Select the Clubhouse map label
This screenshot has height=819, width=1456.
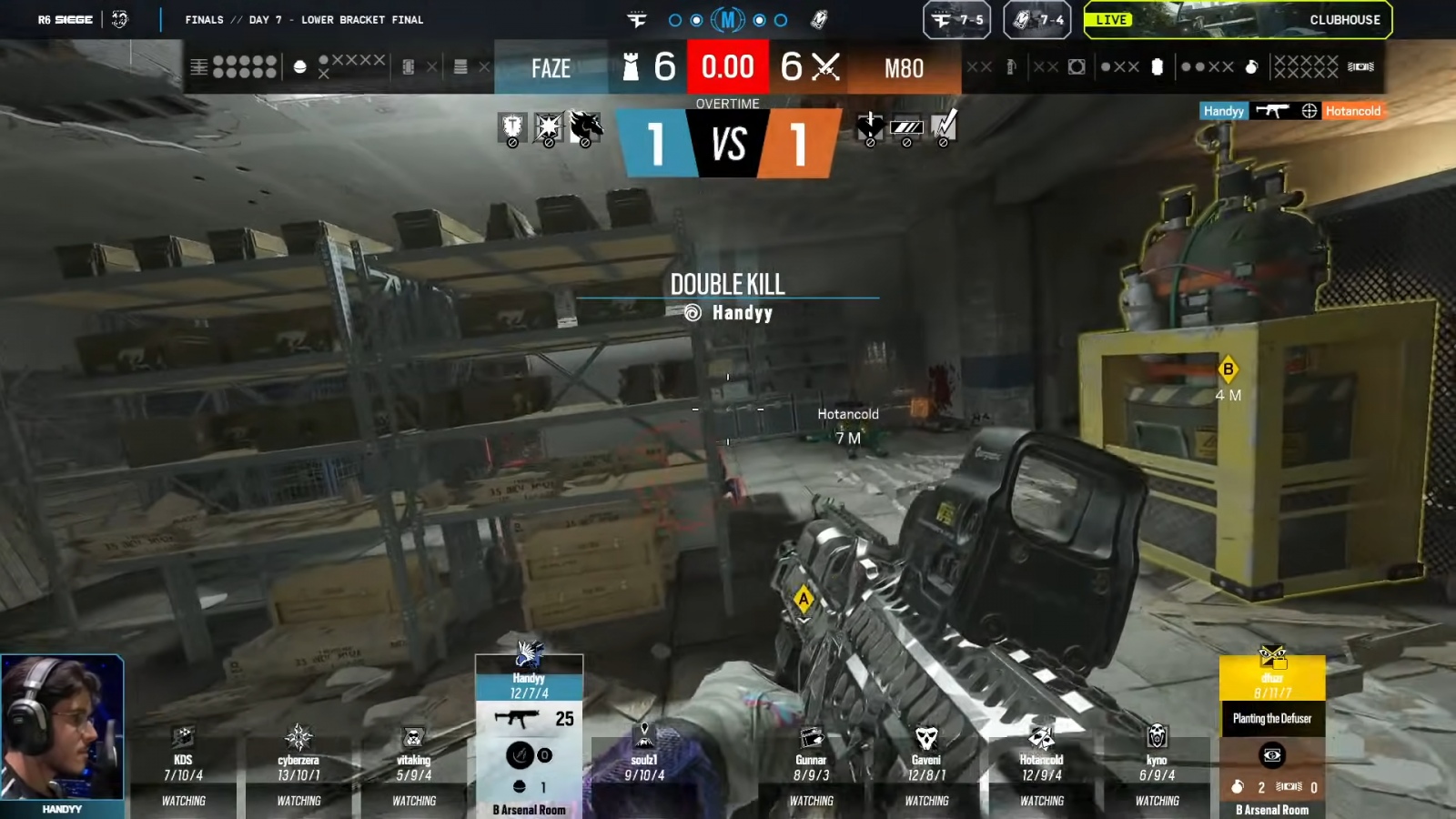tap(1344, 20)
